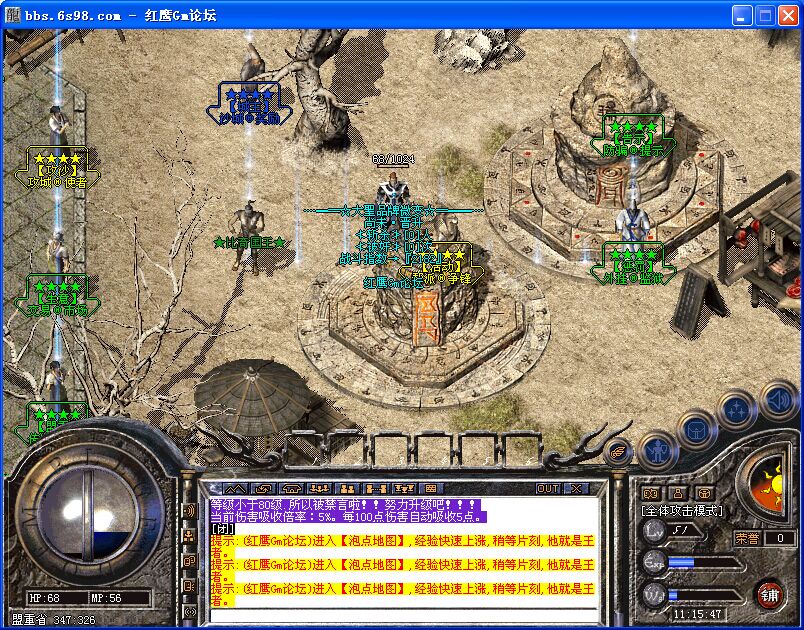Open the skills sparkle round button

click(x=736, y=409)
